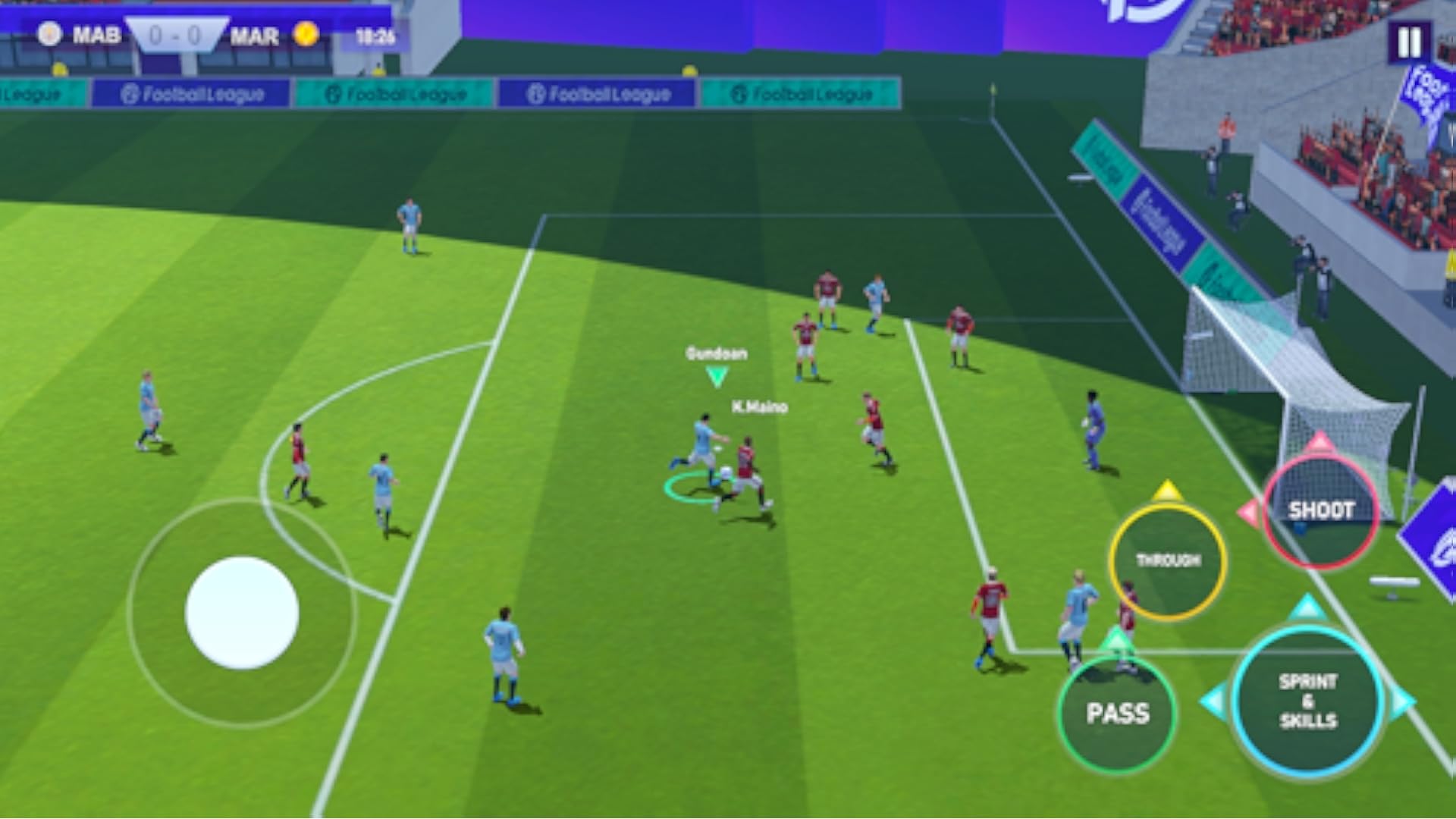Select the 0 - 0 score display
The image size is (1456, 819).
[x=176, y=33]
